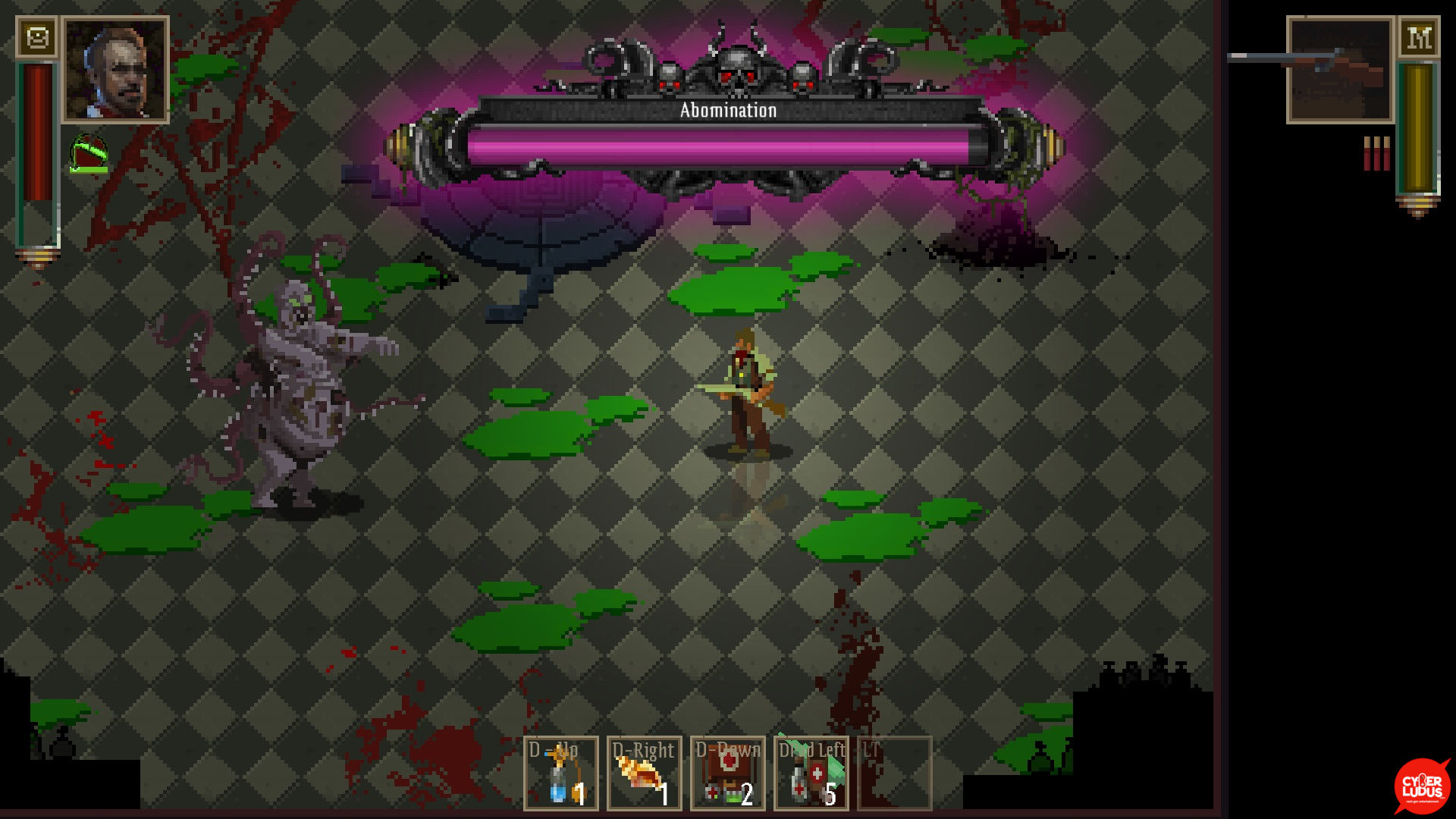Use the conch shell item slot

[644, 773]
